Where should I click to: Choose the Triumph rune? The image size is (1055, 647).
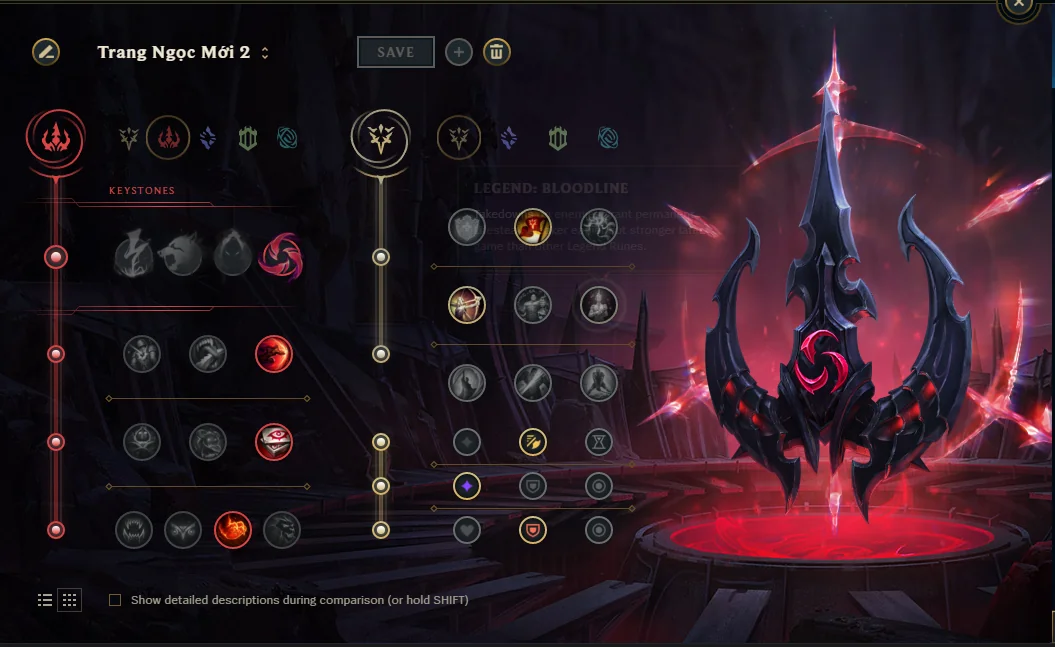coord(533,227)
